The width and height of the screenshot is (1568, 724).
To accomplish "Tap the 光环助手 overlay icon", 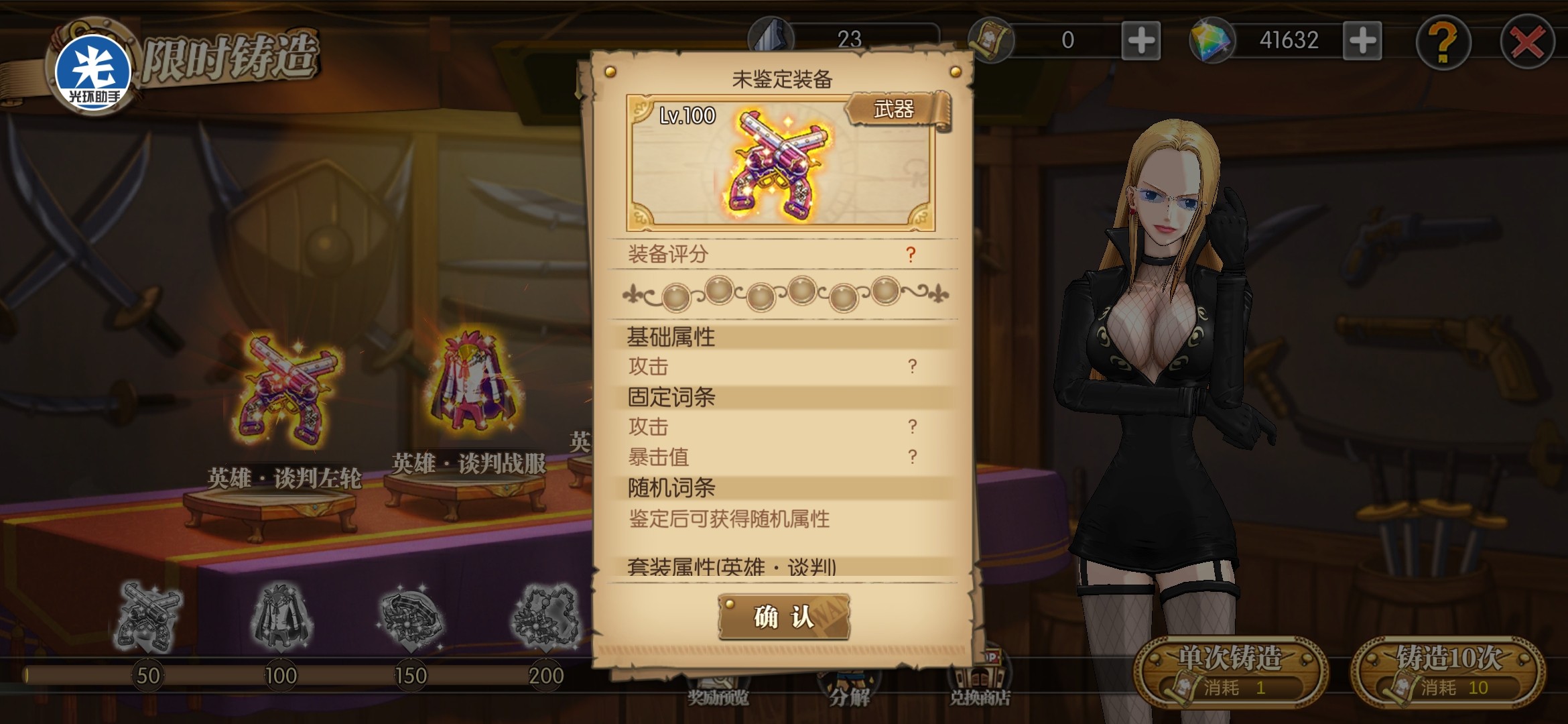I will coord(93,70).
